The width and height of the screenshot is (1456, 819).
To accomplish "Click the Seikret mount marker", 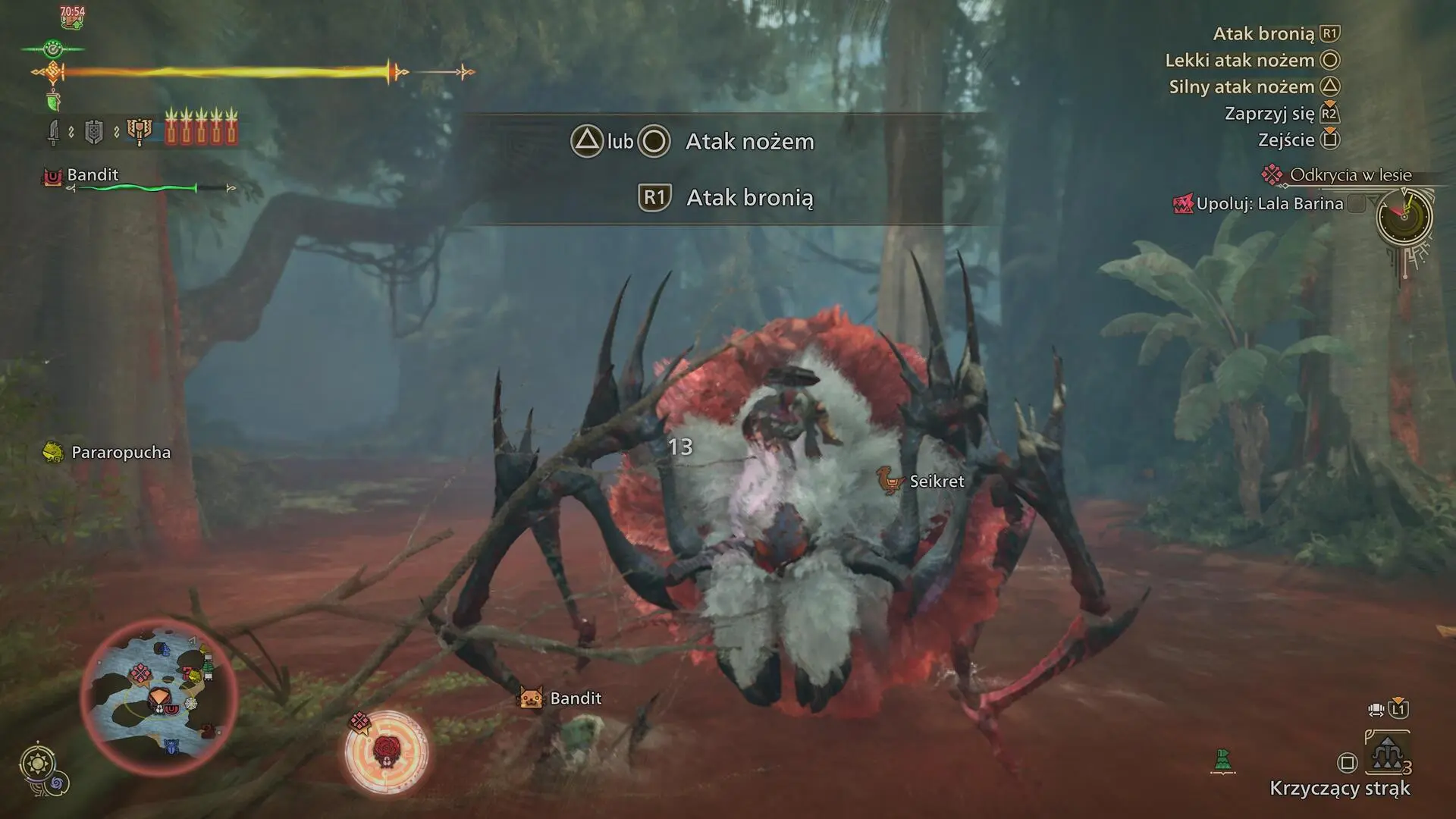I will [x=922, y=482].
